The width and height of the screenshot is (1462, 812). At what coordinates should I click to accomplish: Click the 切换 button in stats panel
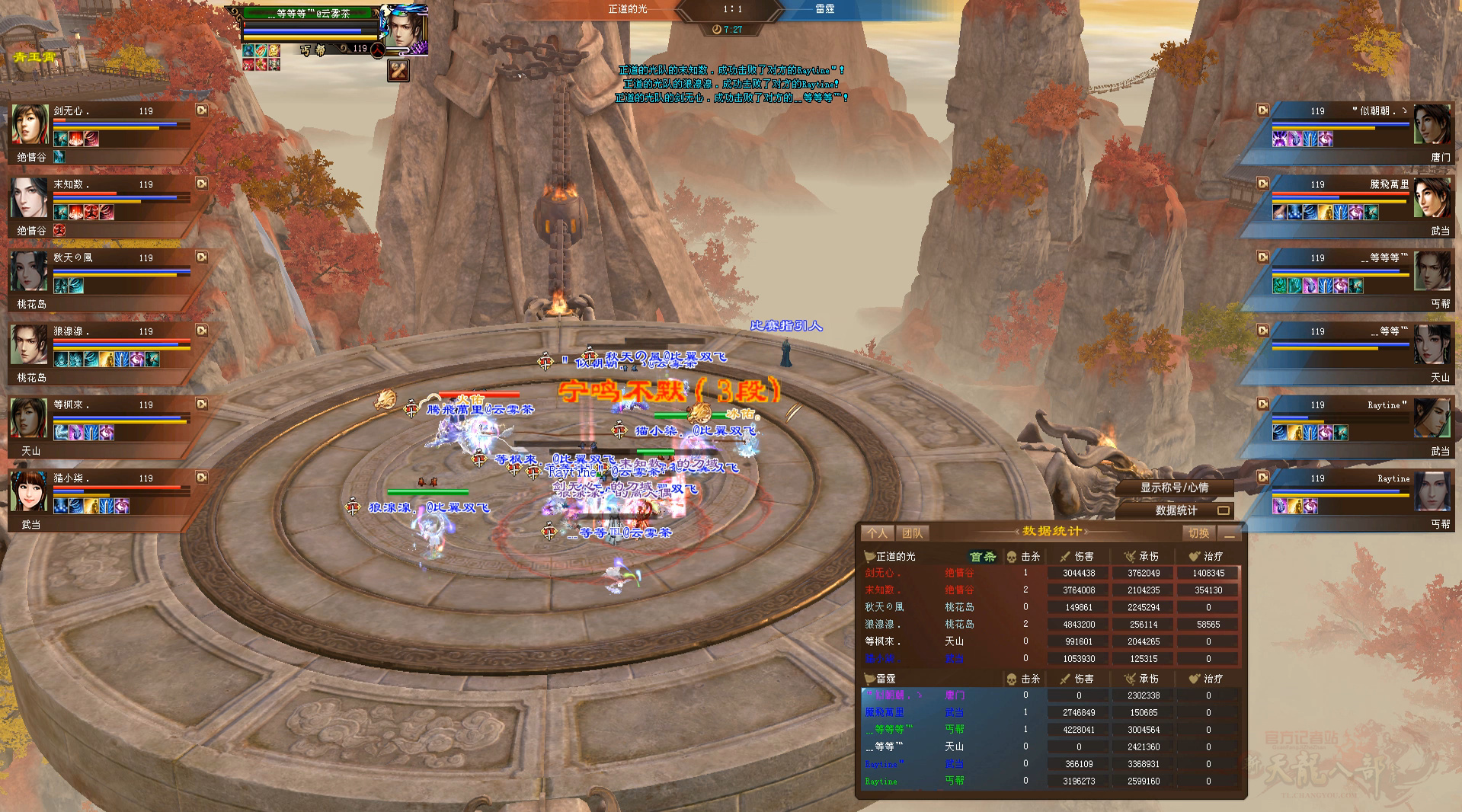(1198, 533)
